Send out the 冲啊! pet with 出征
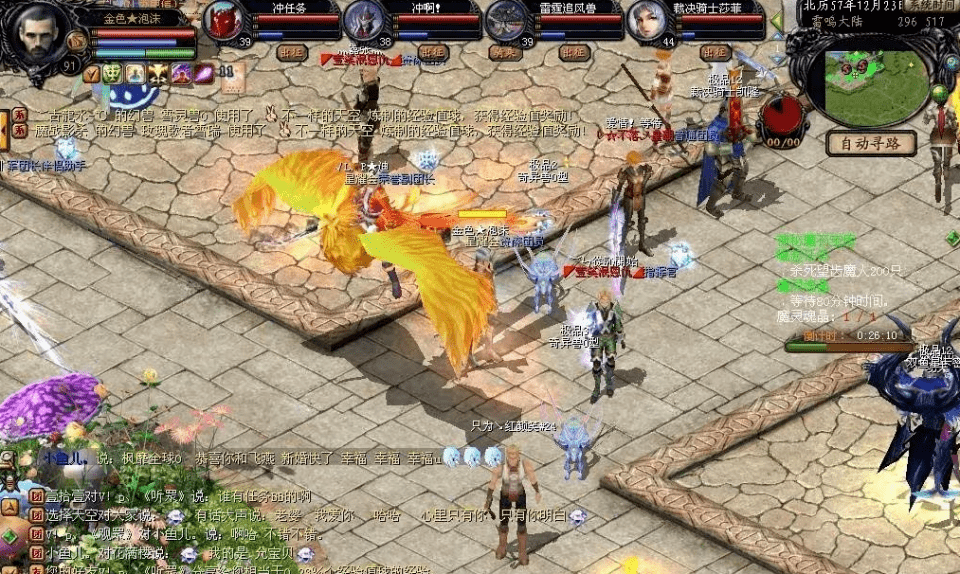960x574 pixels. click(x=433, y=52)
